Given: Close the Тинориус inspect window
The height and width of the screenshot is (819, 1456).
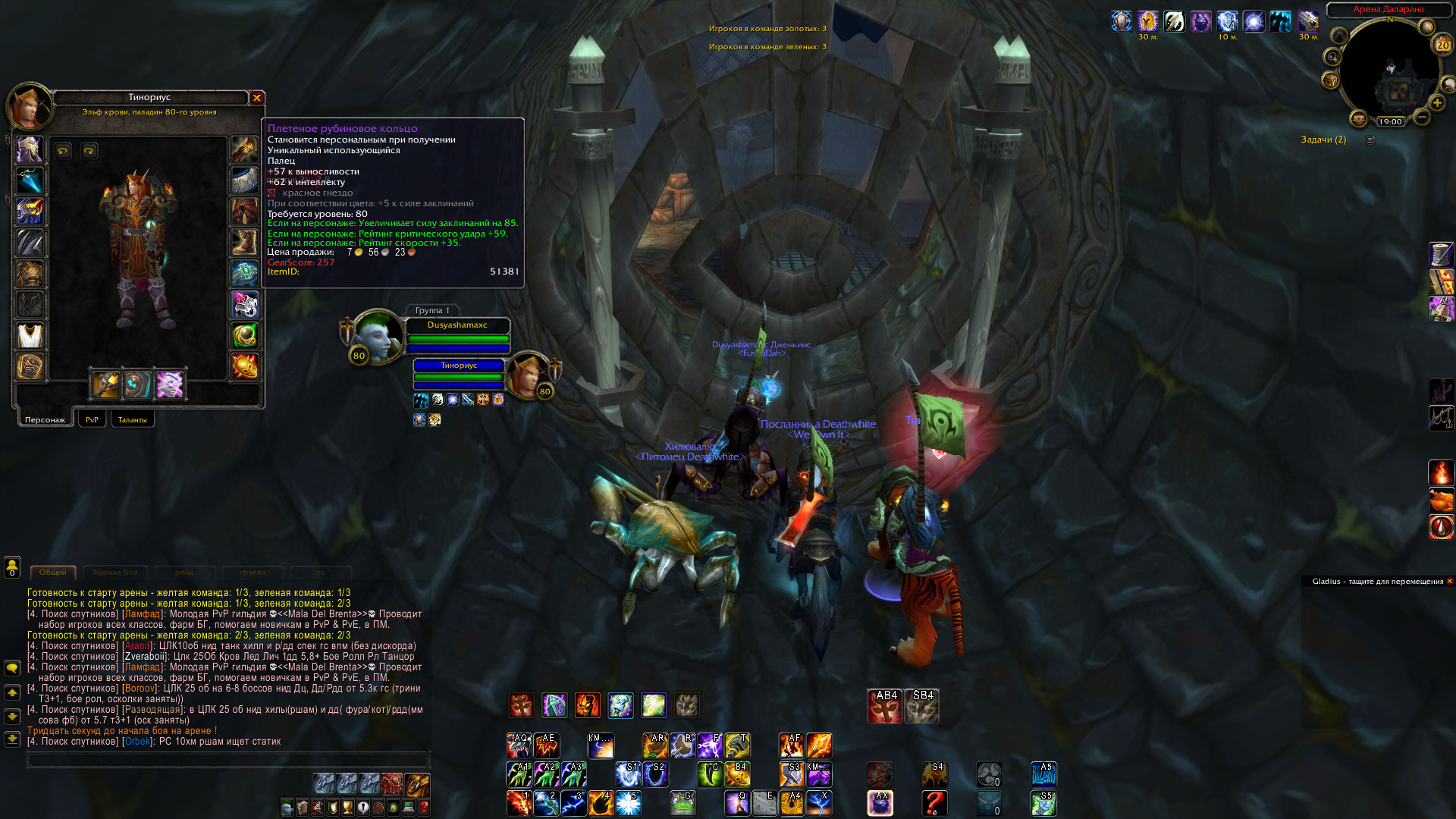Looking at the screenshot, I should pos(257,98).
